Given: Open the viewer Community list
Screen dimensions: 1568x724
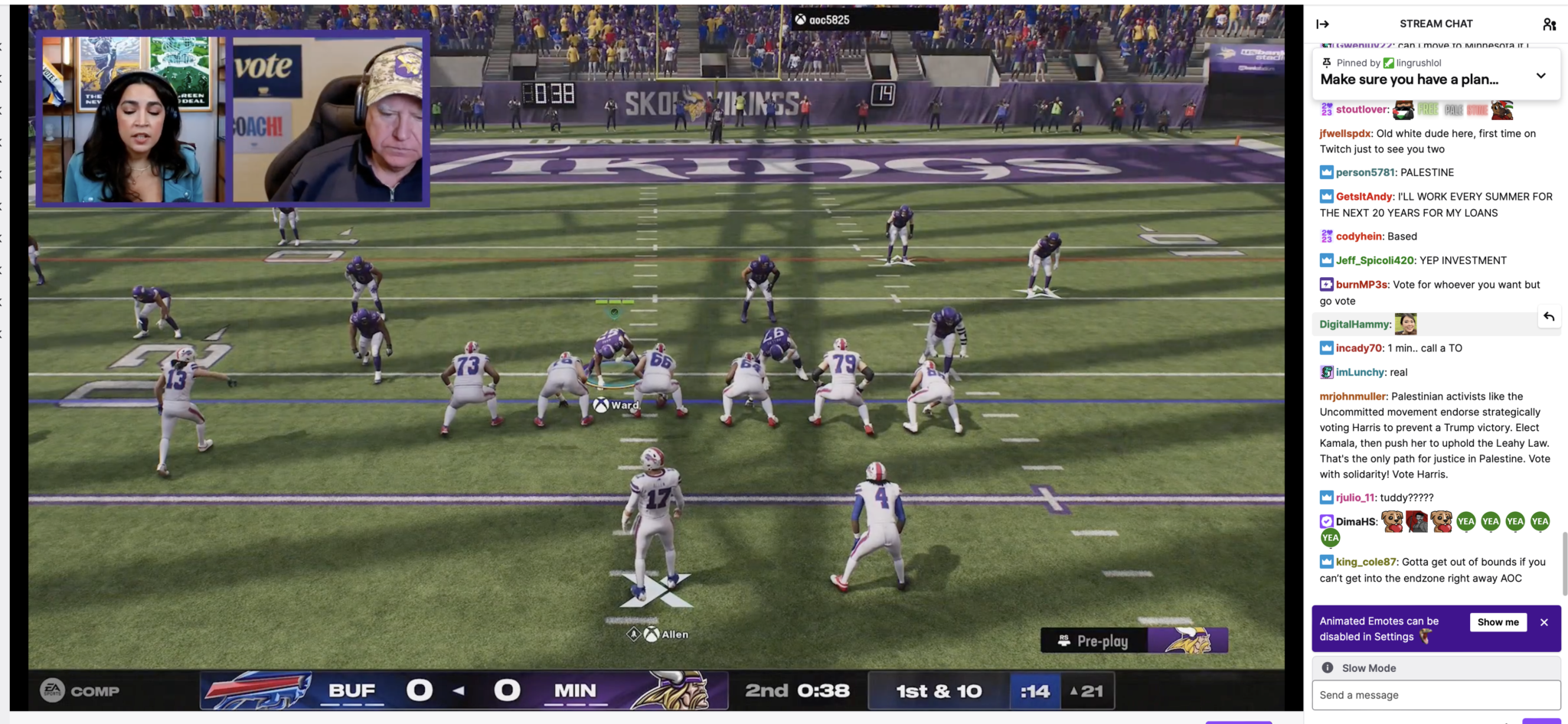Looking at the screenshot, I should pos(1550,24).
